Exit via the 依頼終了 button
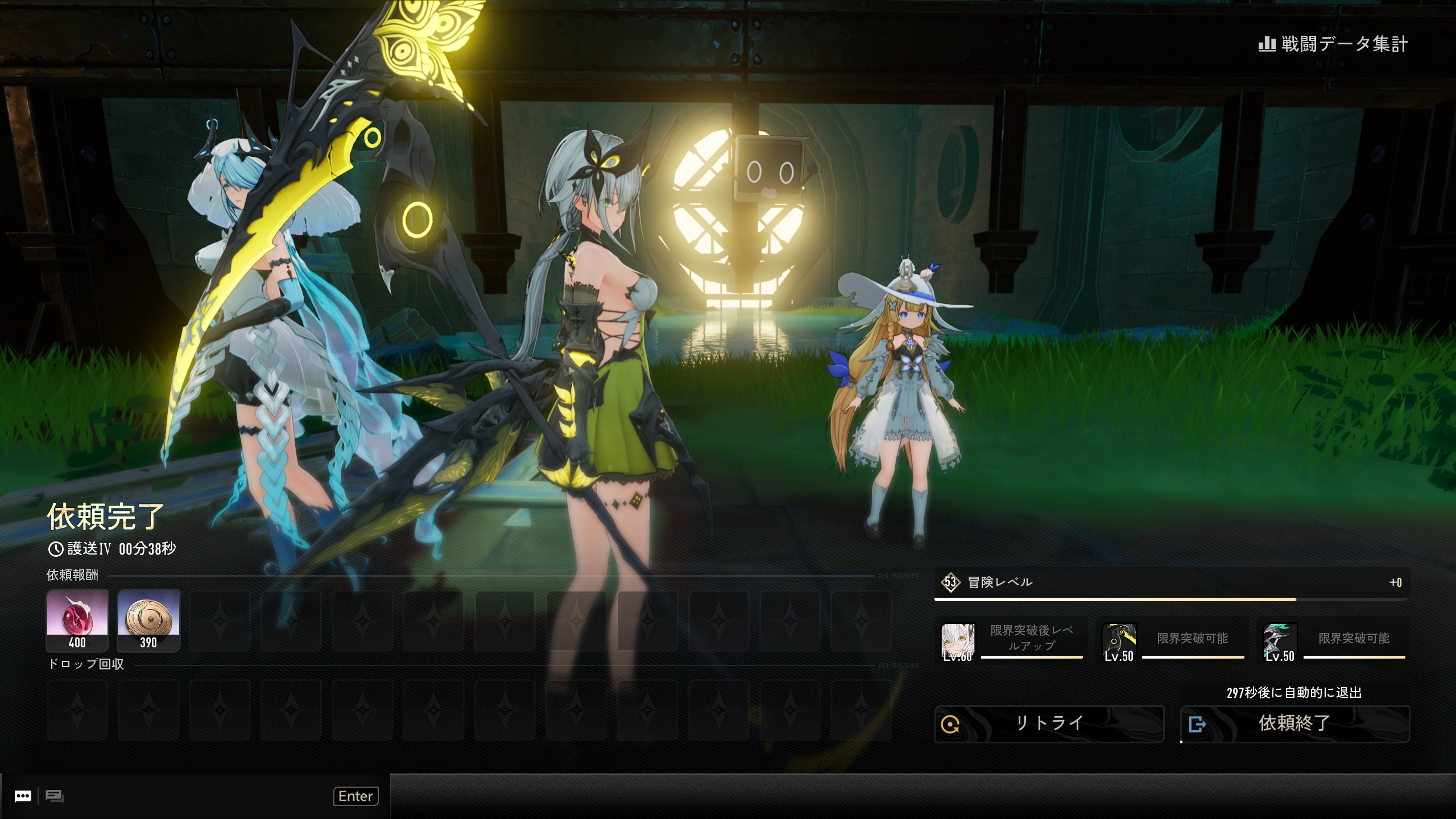Screen dimensions: 1456x819 (x=1294, y=724)
